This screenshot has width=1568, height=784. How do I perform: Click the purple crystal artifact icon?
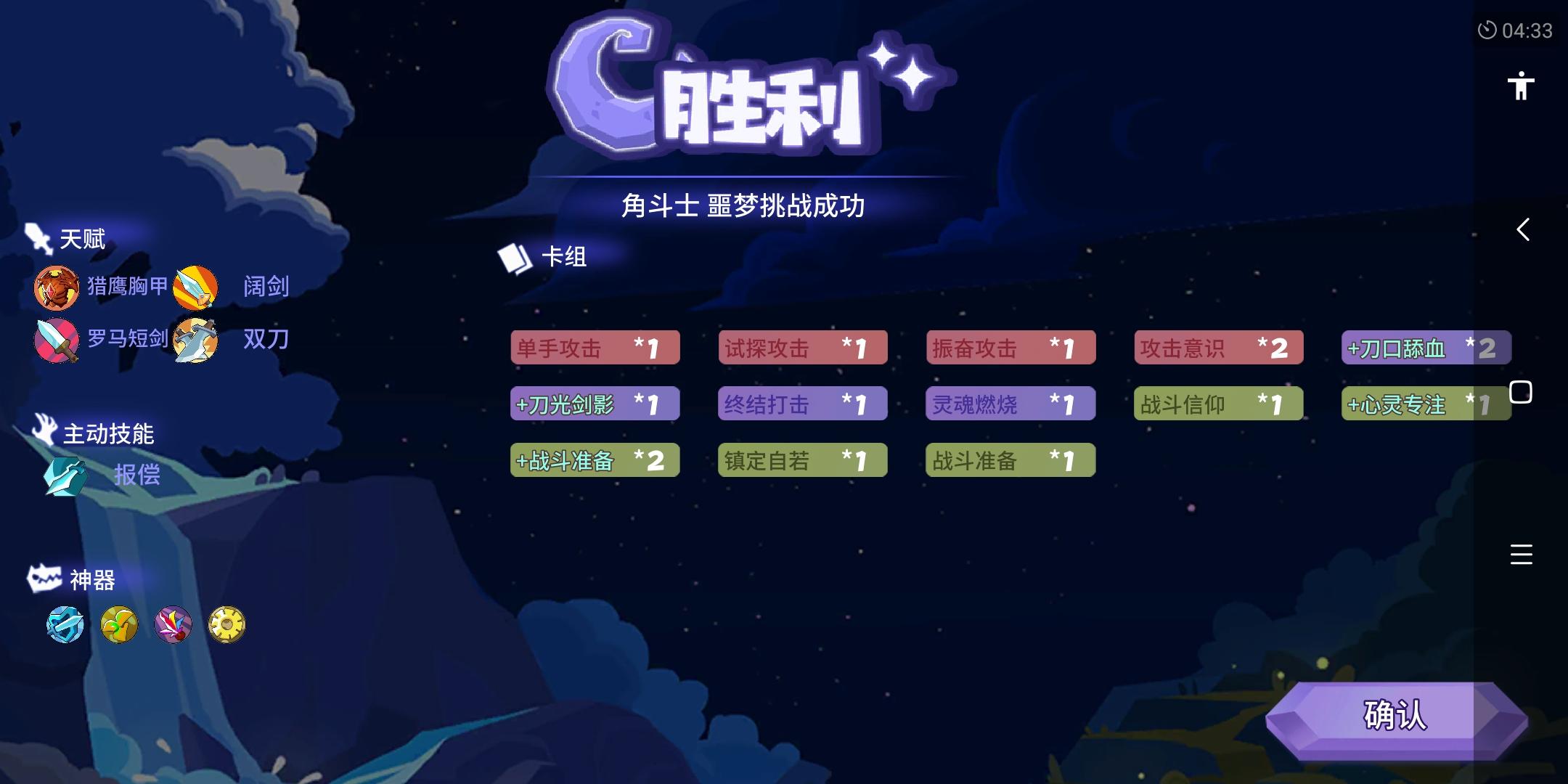point(173,624)
